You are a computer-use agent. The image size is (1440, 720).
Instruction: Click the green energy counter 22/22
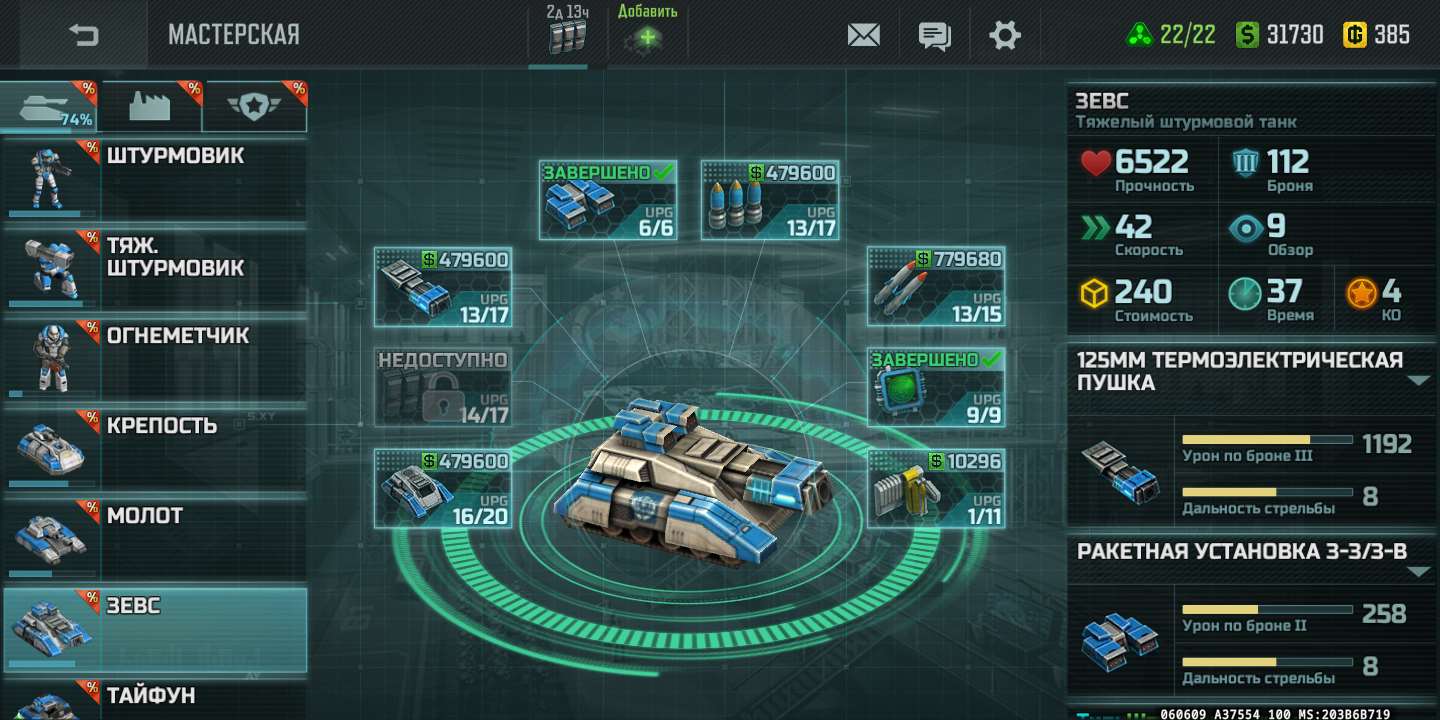pos(1168,32)
